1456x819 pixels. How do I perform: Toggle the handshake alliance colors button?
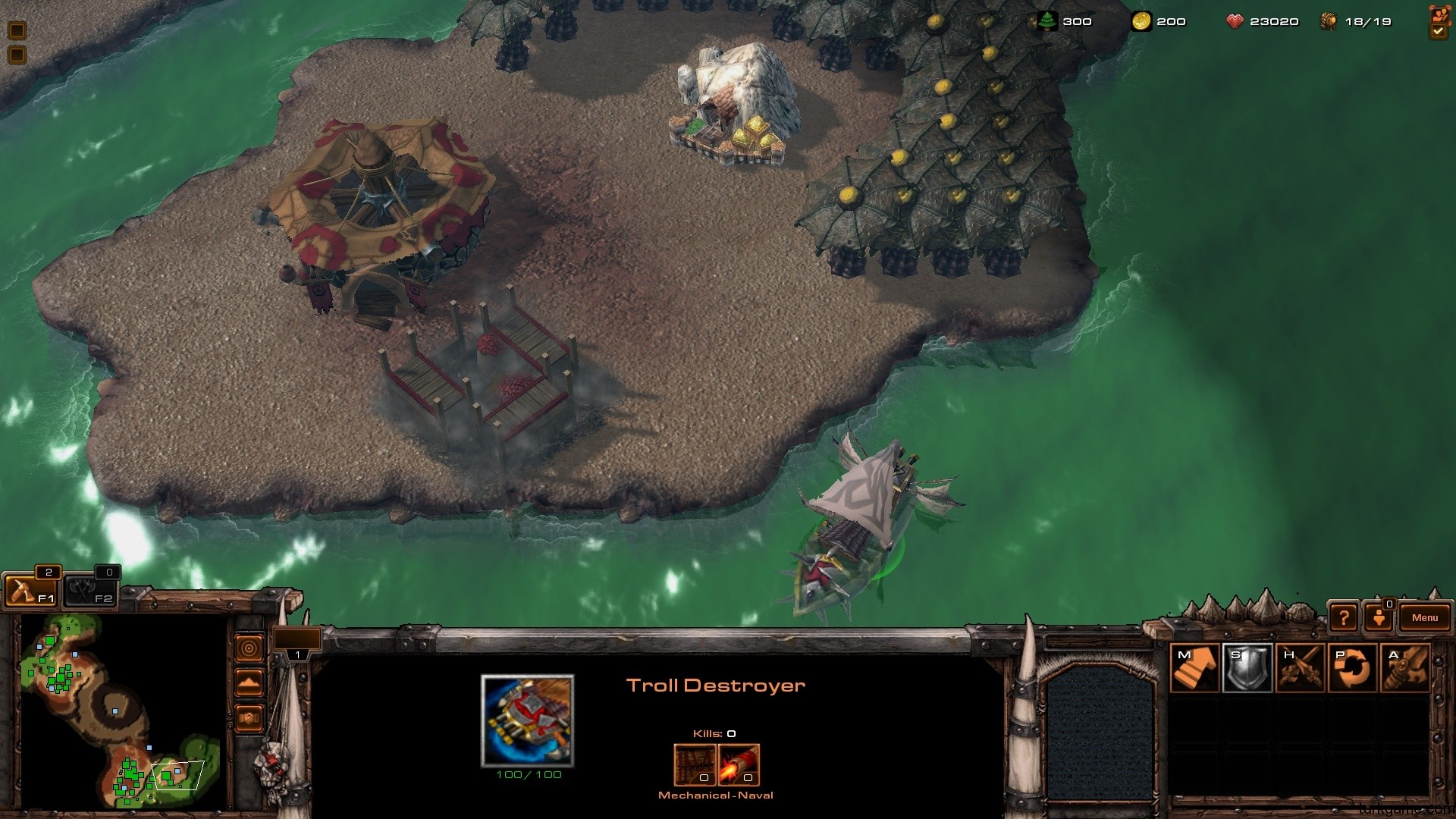click(249, 717)
